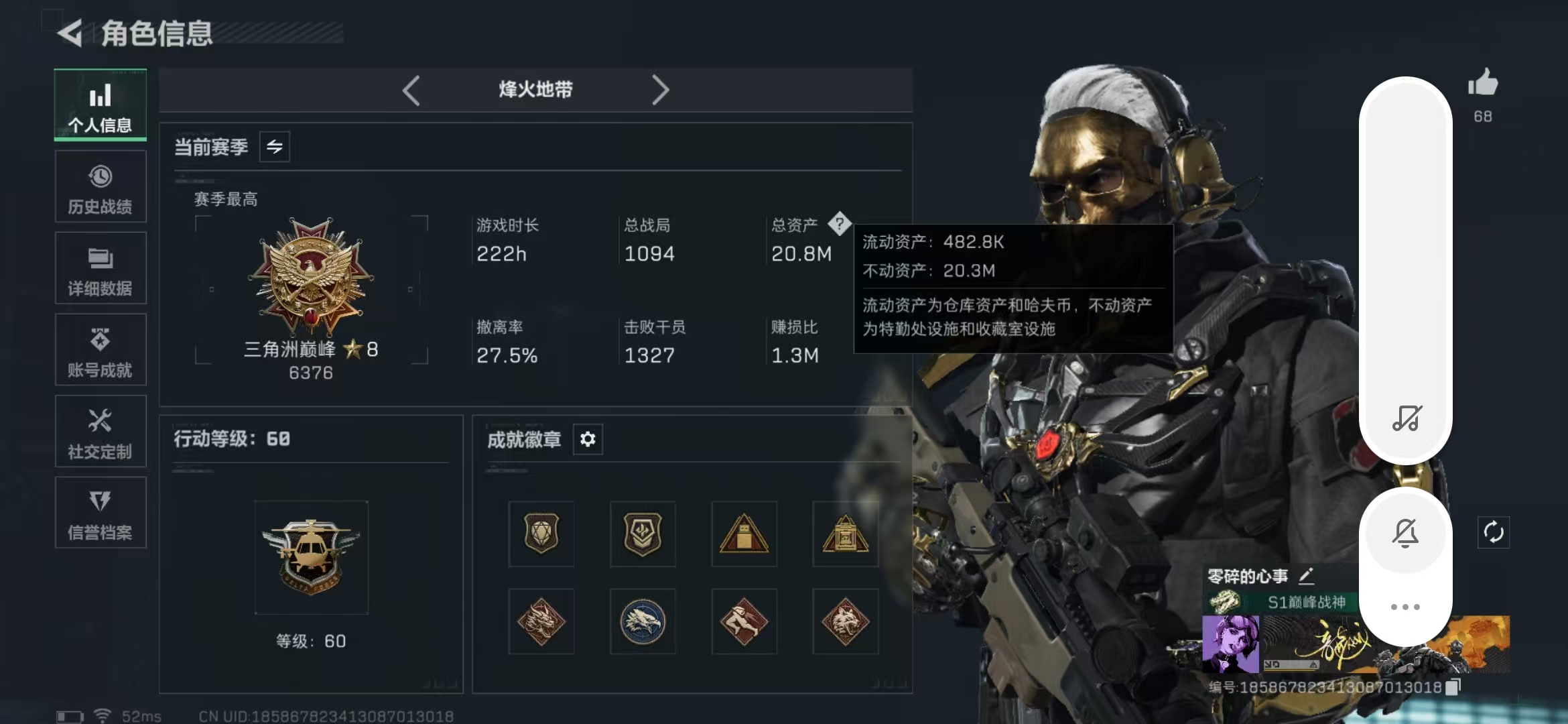1568x724 pixels.
Task: Open badge settings via the gear icon
Action: click(588, 439)
